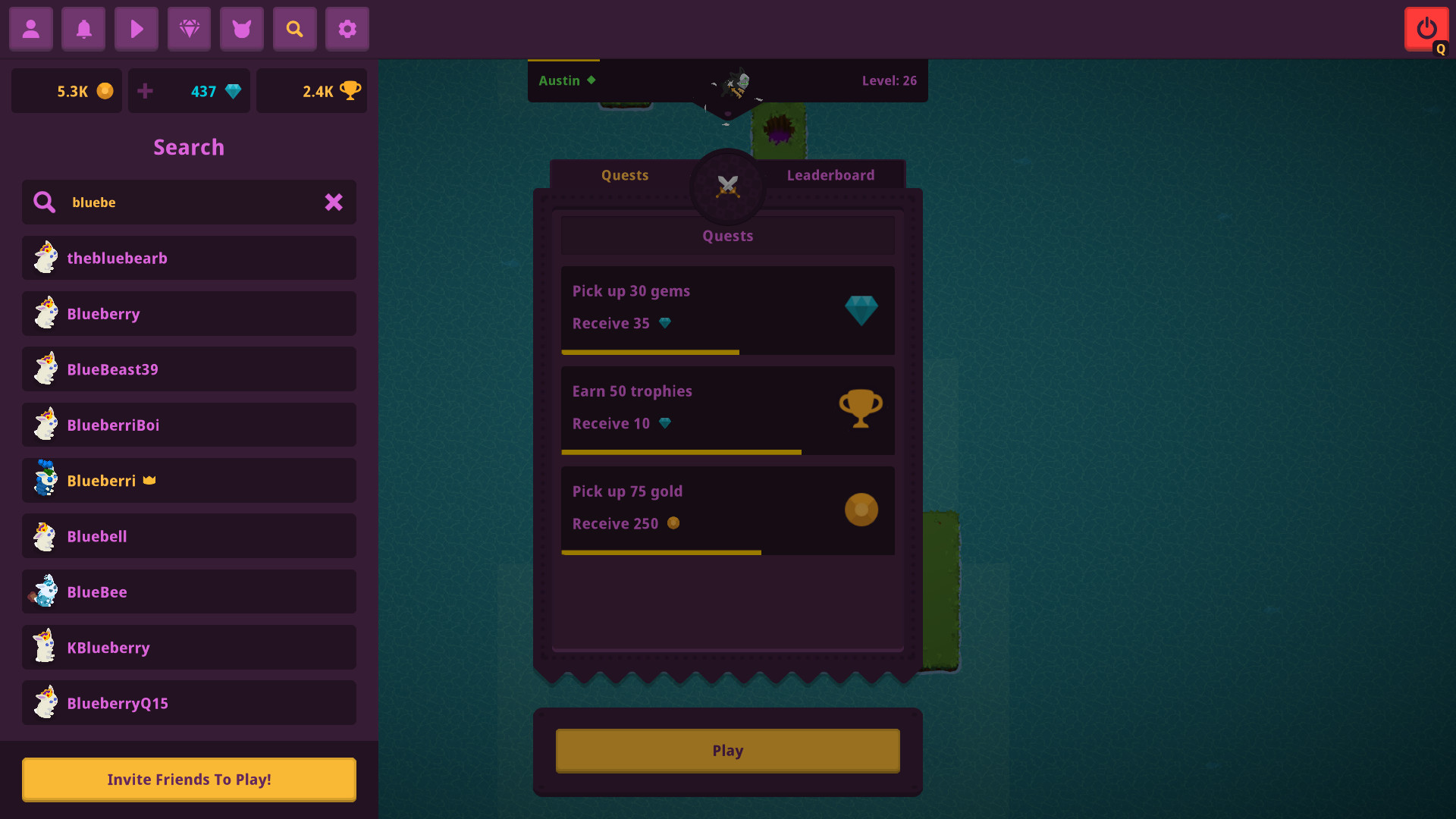
Task: Clear the search field with the X
Action: 334,202
